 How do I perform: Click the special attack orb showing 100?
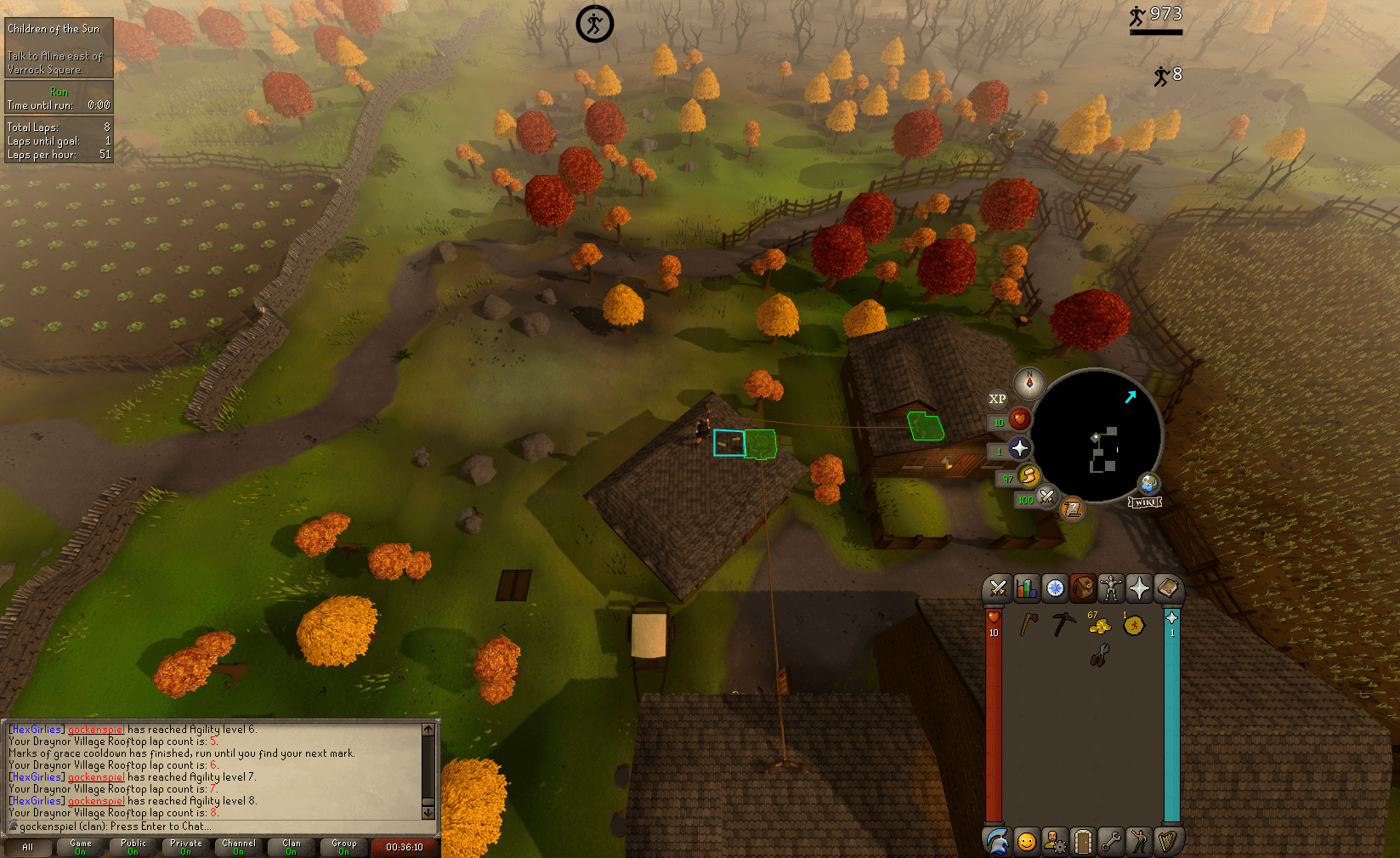(1046, 497)
